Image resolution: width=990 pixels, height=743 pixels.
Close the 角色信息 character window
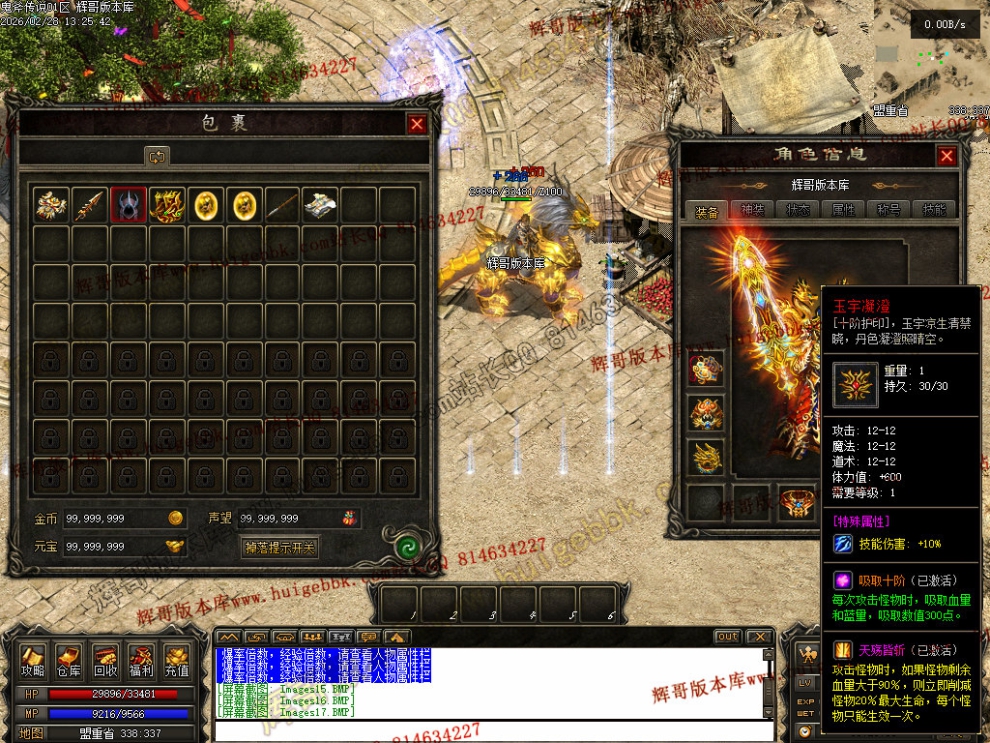coord(946,156)
